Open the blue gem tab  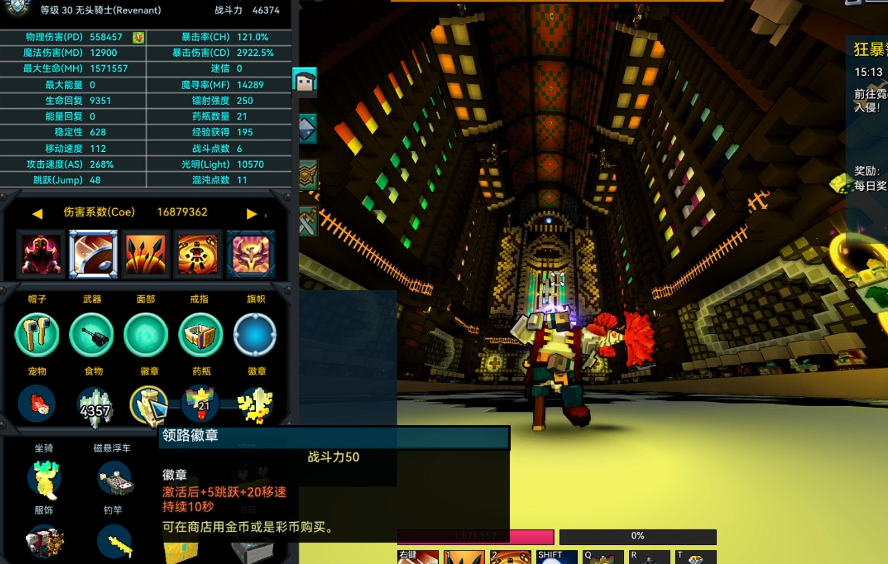pyautogui.click(x=306, y=127)
